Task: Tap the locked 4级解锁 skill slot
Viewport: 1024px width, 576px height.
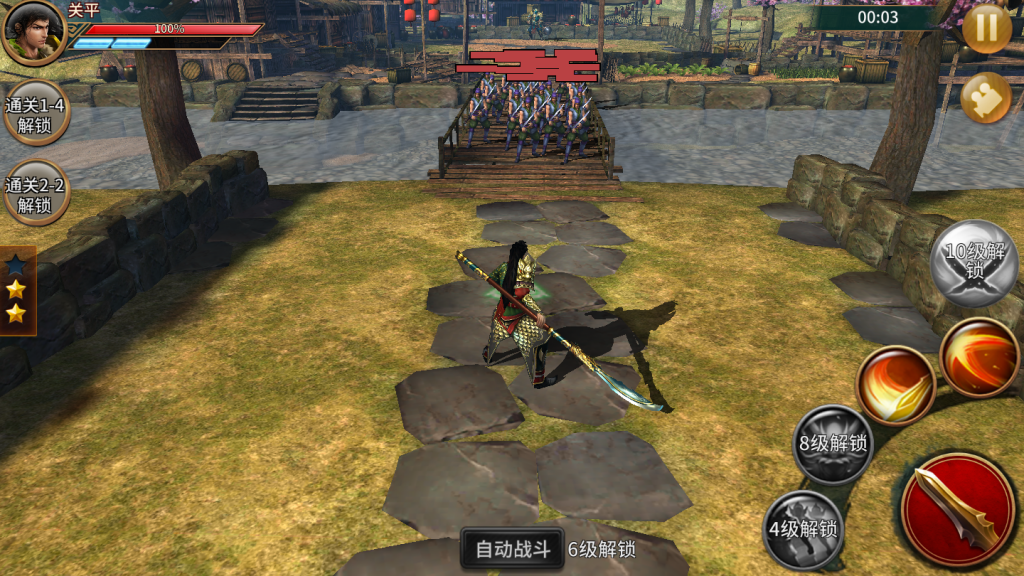Action: 803,530
